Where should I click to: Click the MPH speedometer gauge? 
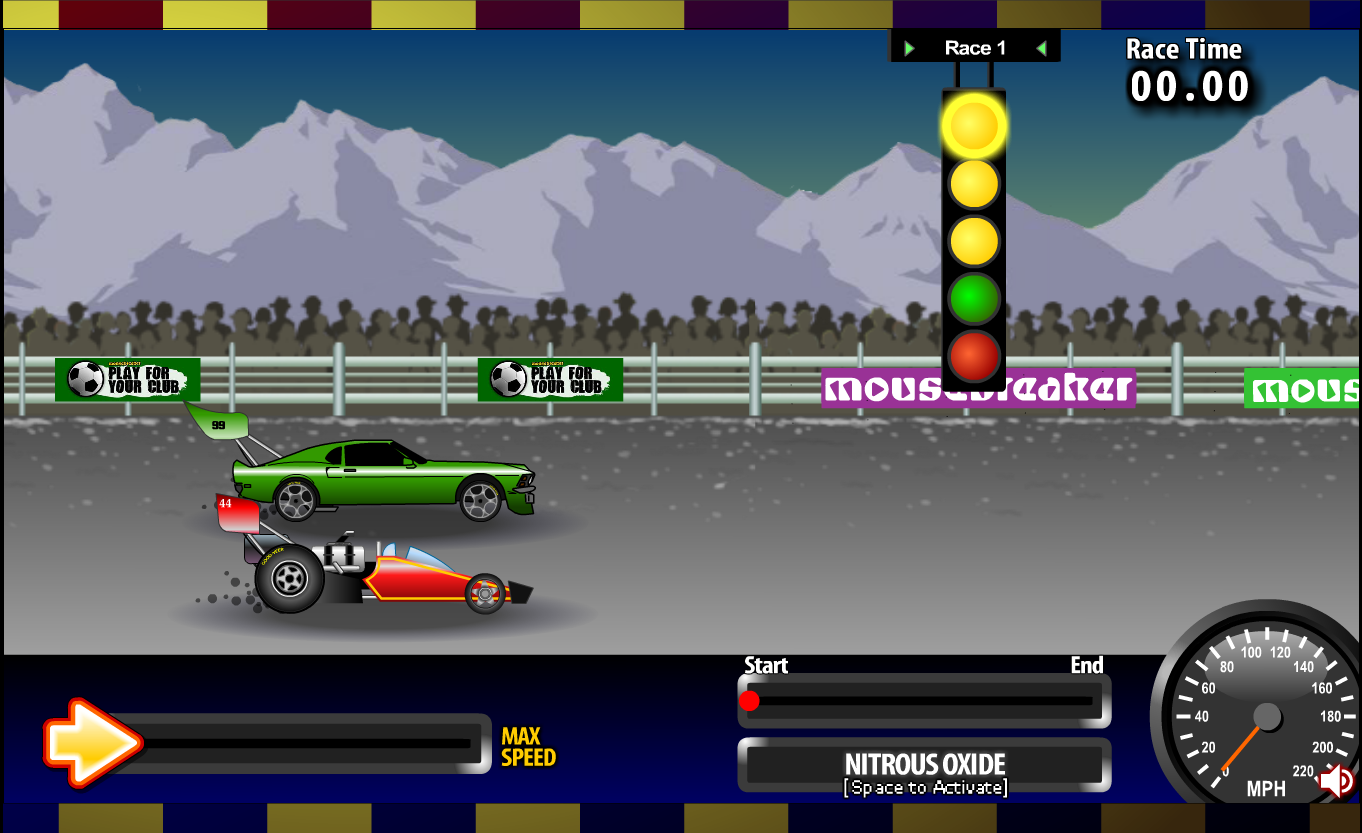[1265, 715]
